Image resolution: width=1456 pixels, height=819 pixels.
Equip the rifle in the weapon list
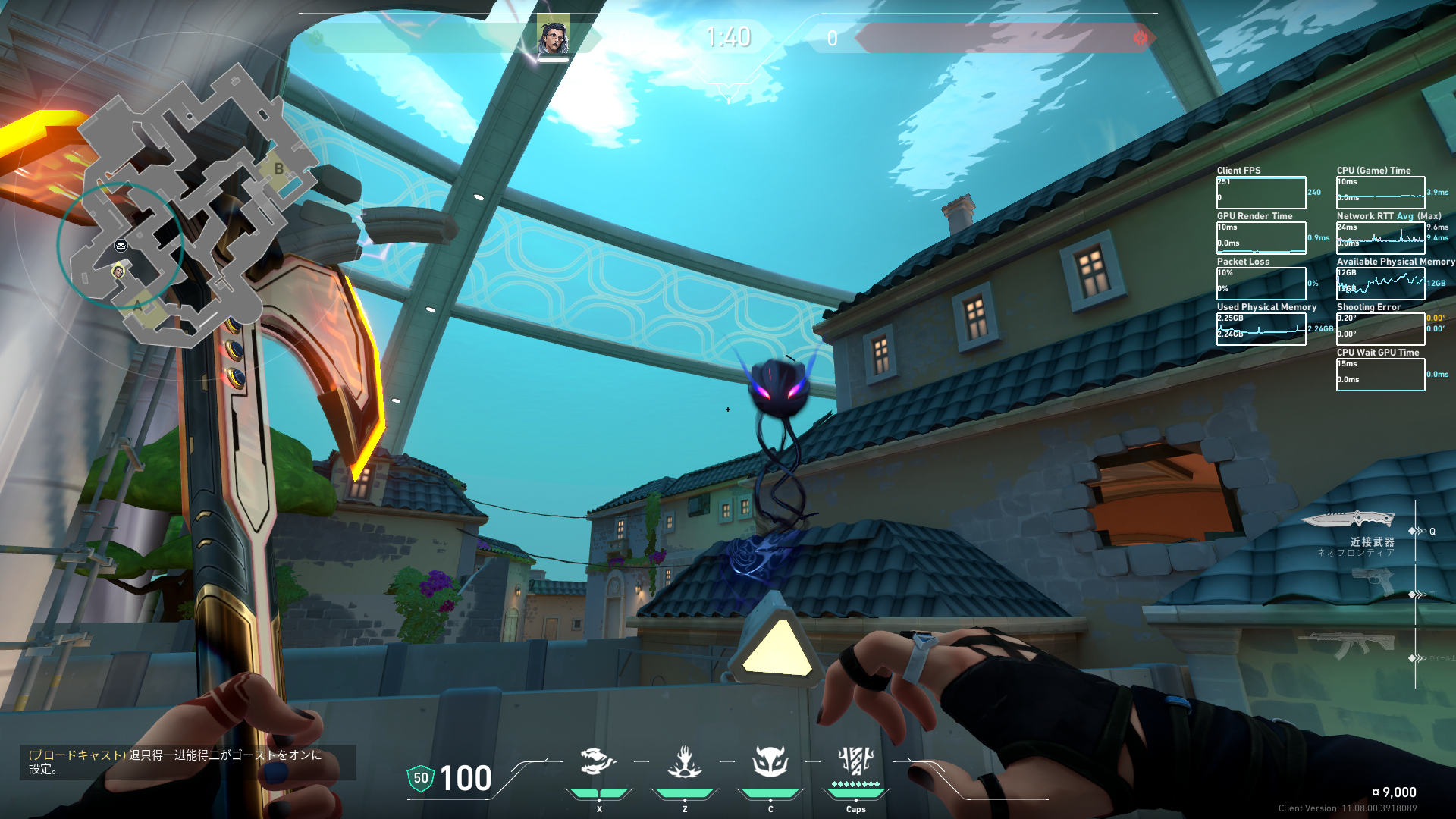pos(1348,645)
